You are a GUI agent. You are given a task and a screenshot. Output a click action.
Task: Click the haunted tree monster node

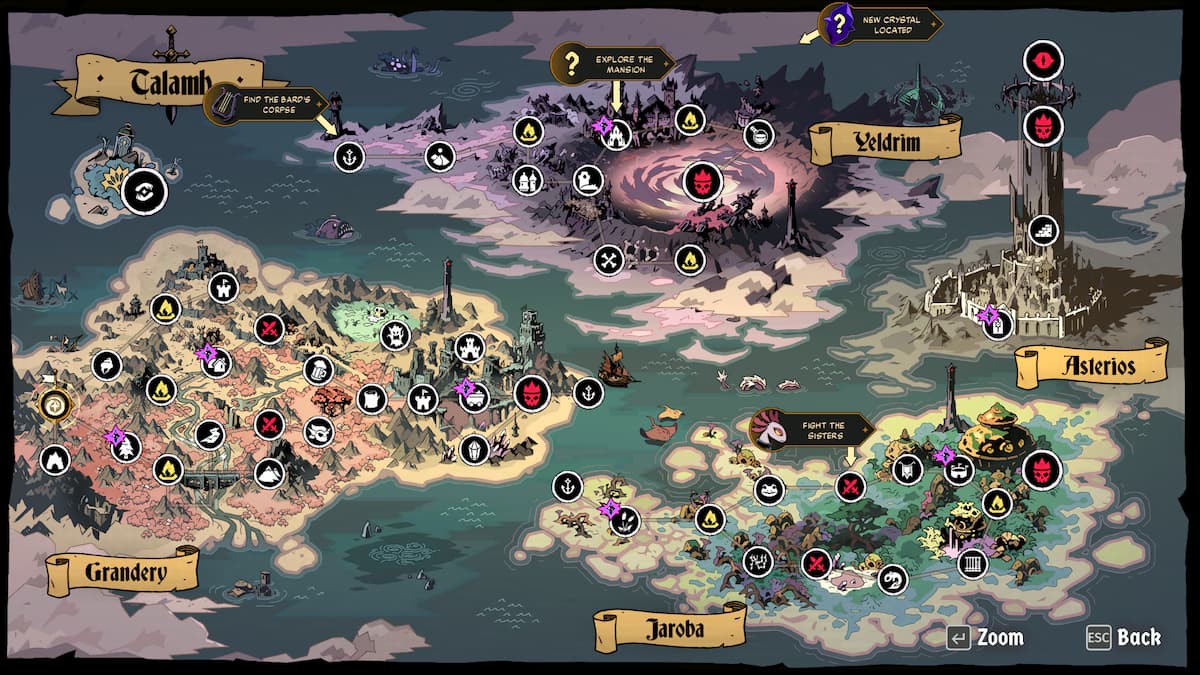(x=395, y=335)
